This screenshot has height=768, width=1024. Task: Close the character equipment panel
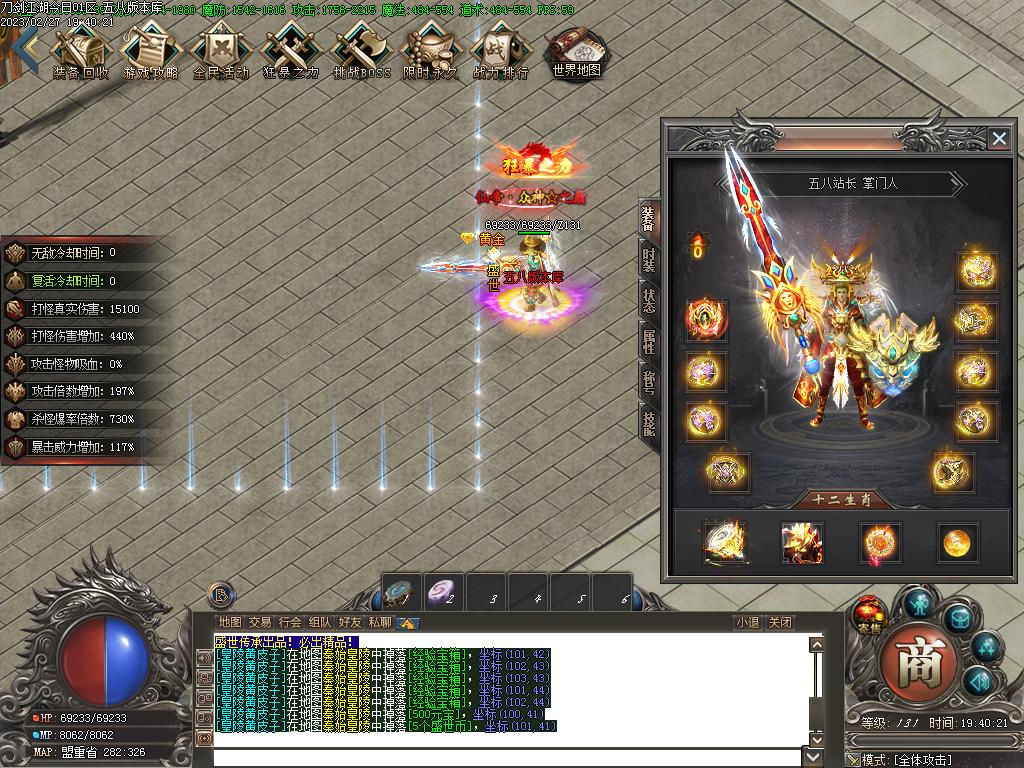pos(998,139)
